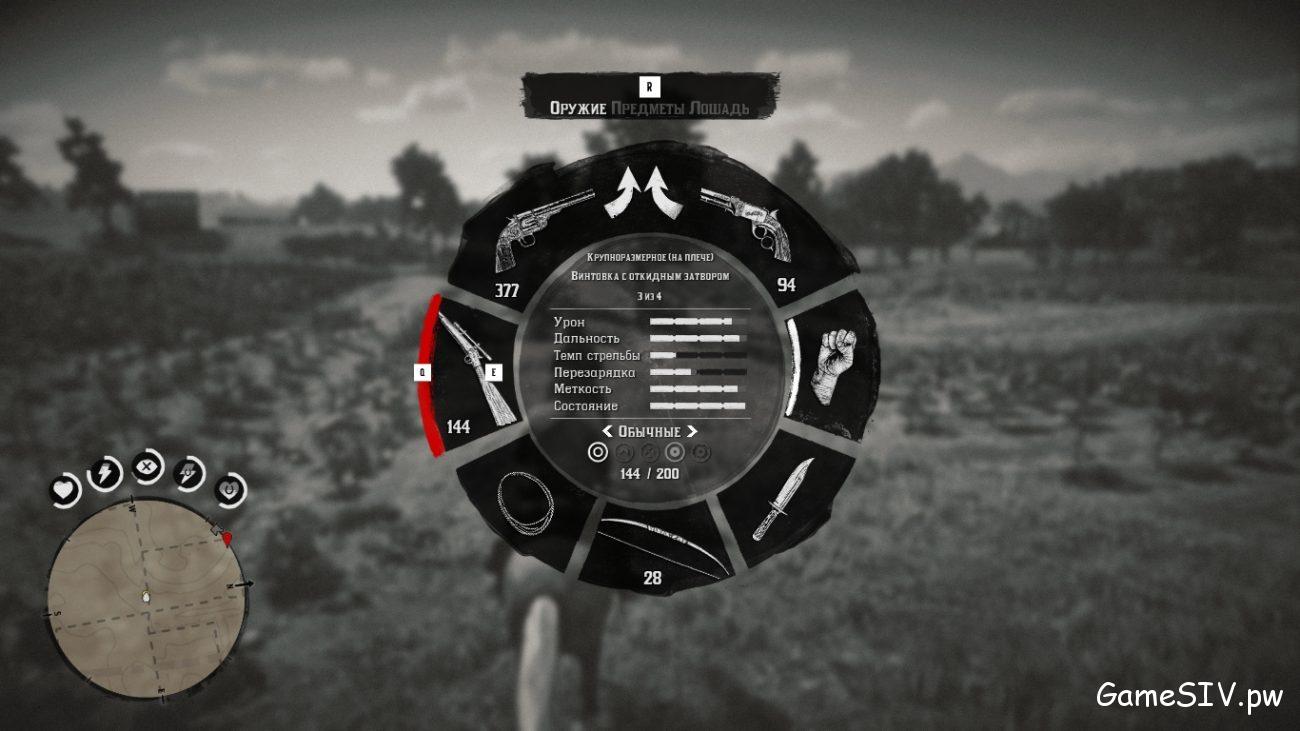Click the left arrow beside Обычные

pyautogui.click(x=607, y=432)
